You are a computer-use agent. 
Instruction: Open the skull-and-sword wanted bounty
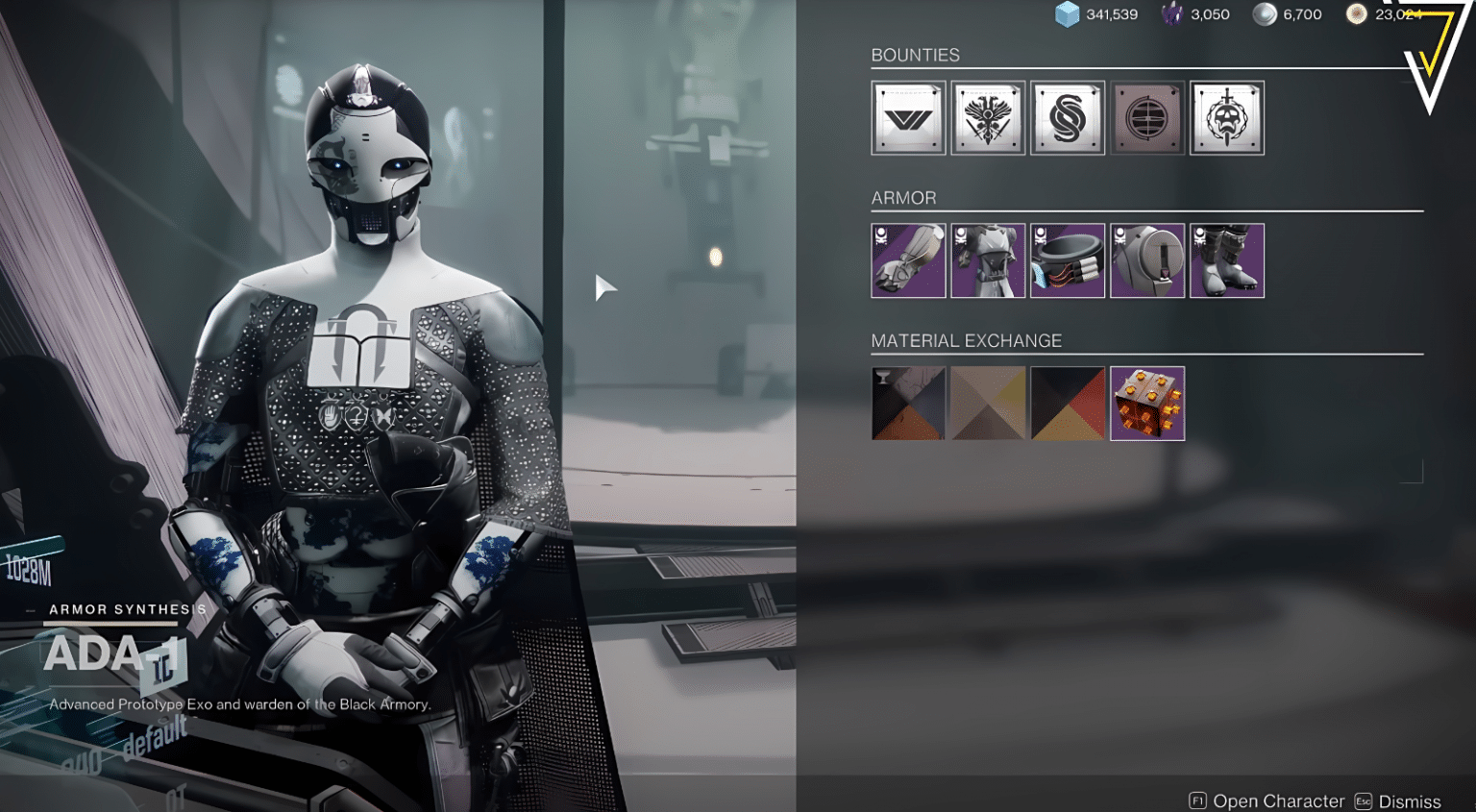click(x=1227, y=117)
